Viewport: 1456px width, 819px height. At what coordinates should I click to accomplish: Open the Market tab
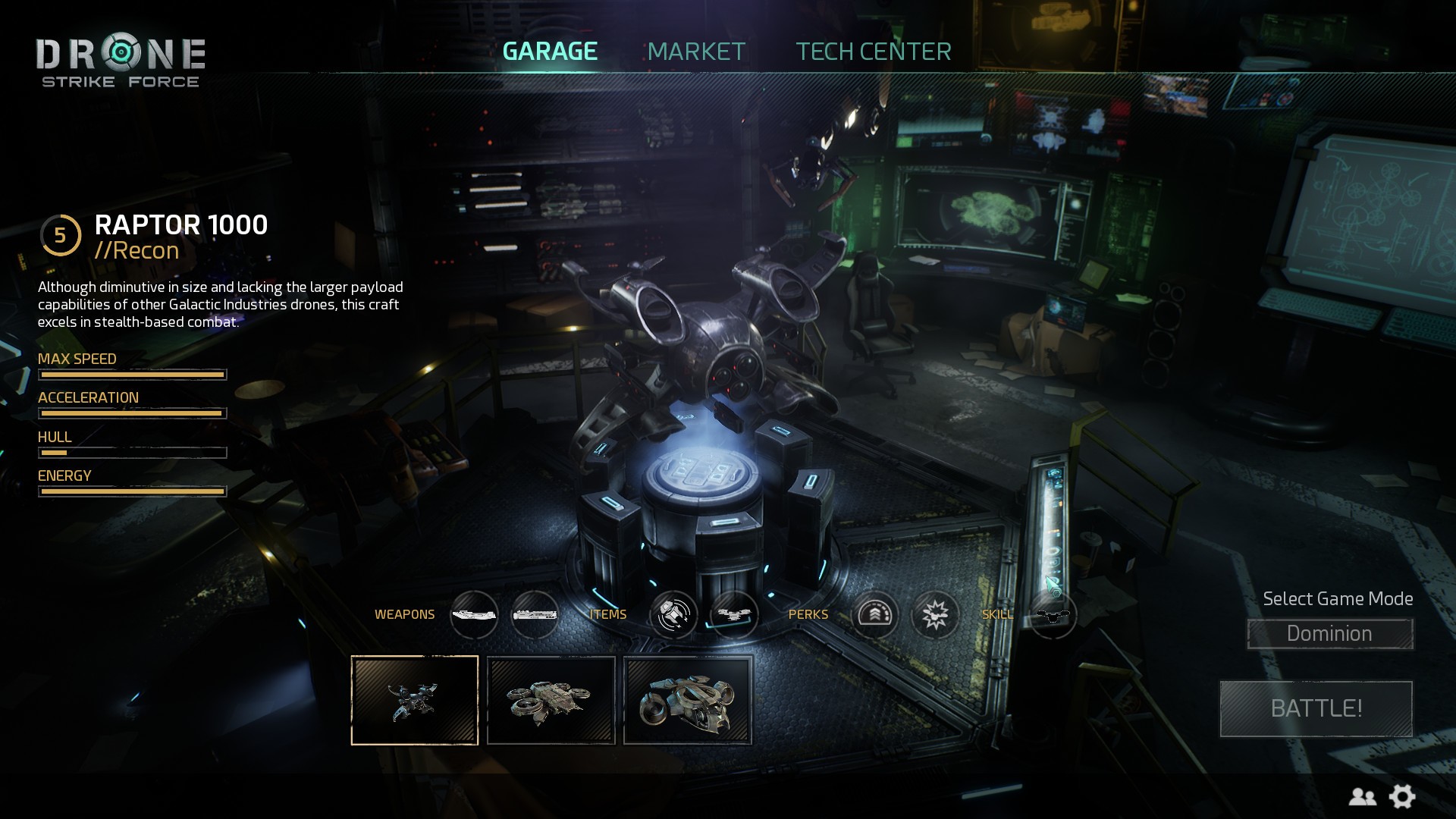(696, 52)
